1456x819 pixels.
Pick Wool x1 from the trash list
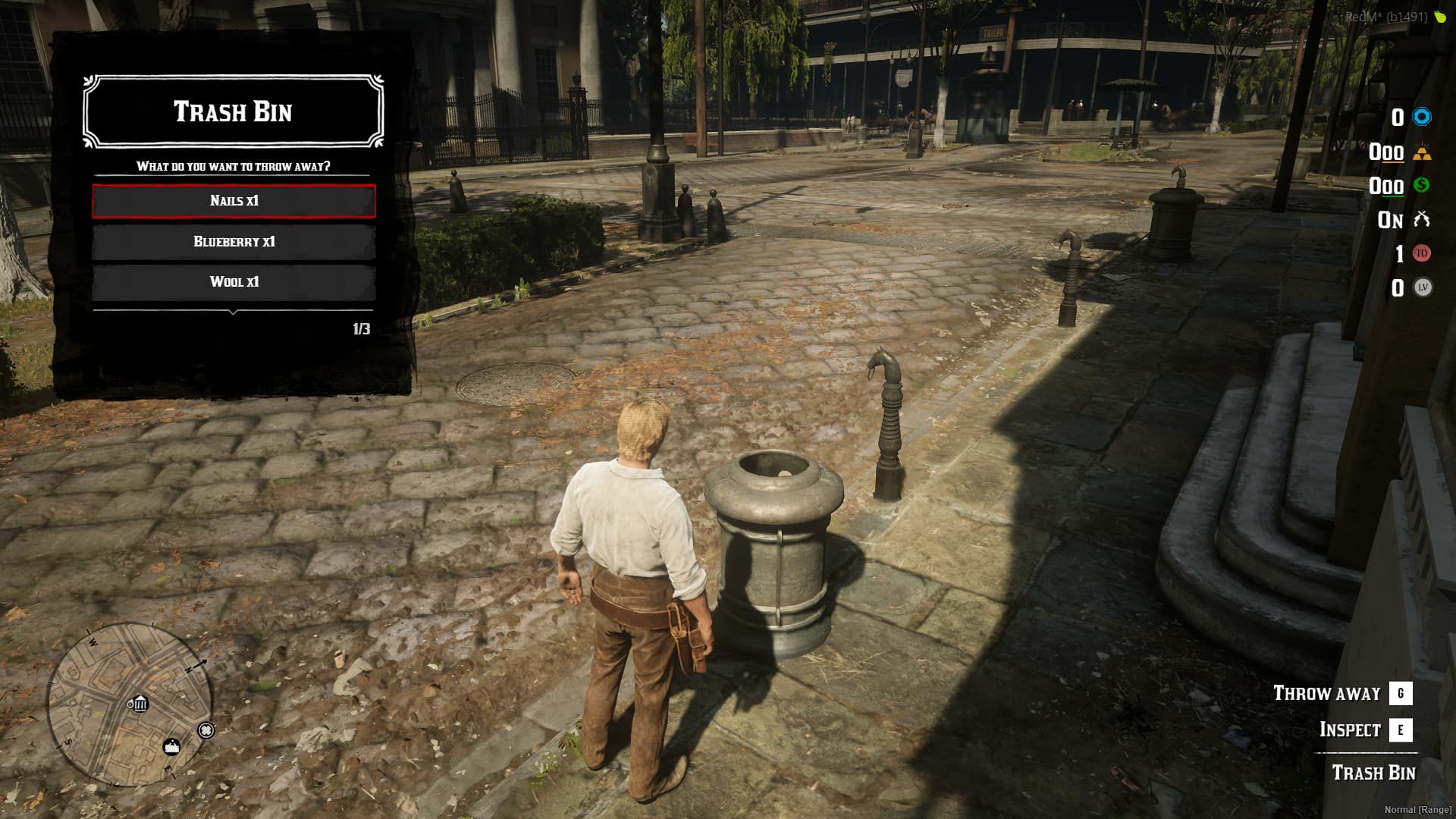coord(234,282)
